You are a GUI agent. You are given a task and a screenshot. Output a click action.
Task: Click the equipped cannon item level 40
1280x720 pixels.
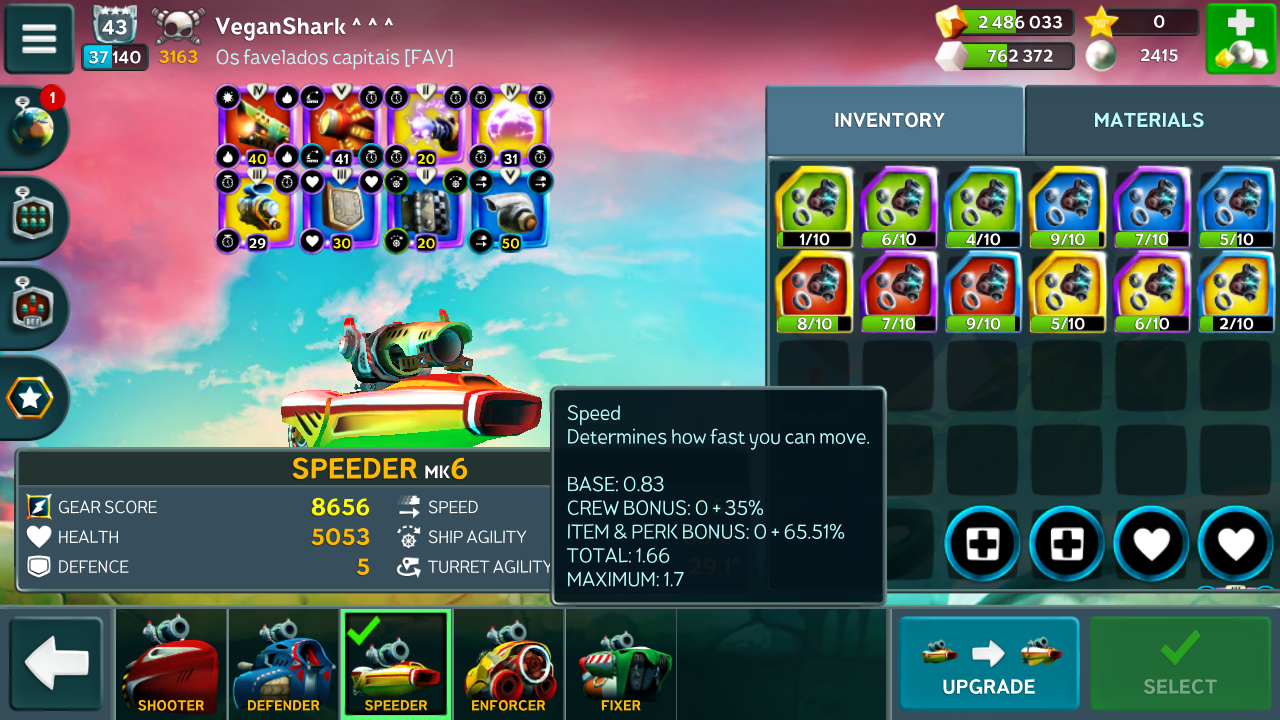point(257,127)
